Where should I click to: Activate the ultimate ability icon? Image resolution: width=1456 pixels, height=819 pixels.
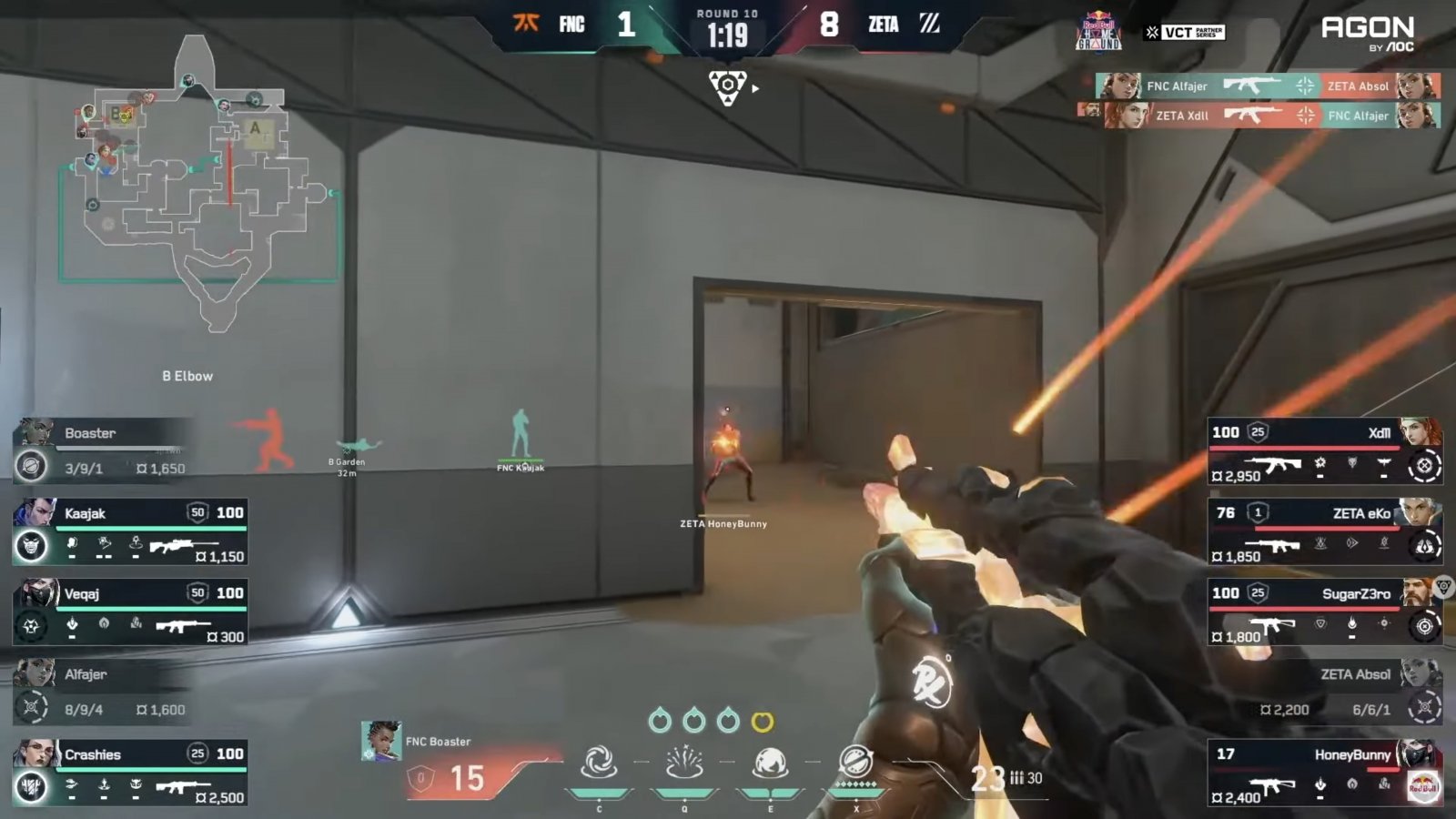click(855, 761)
